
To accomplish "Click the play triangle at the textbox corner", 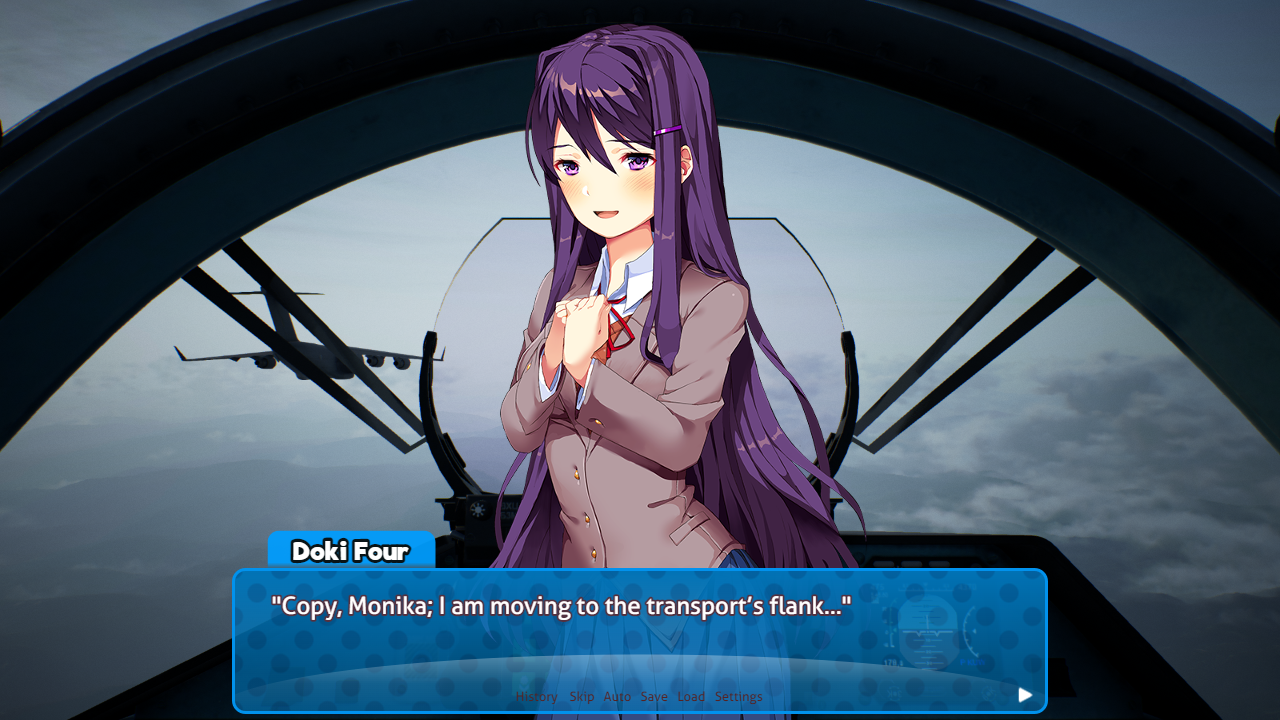I will point(1024,695).
